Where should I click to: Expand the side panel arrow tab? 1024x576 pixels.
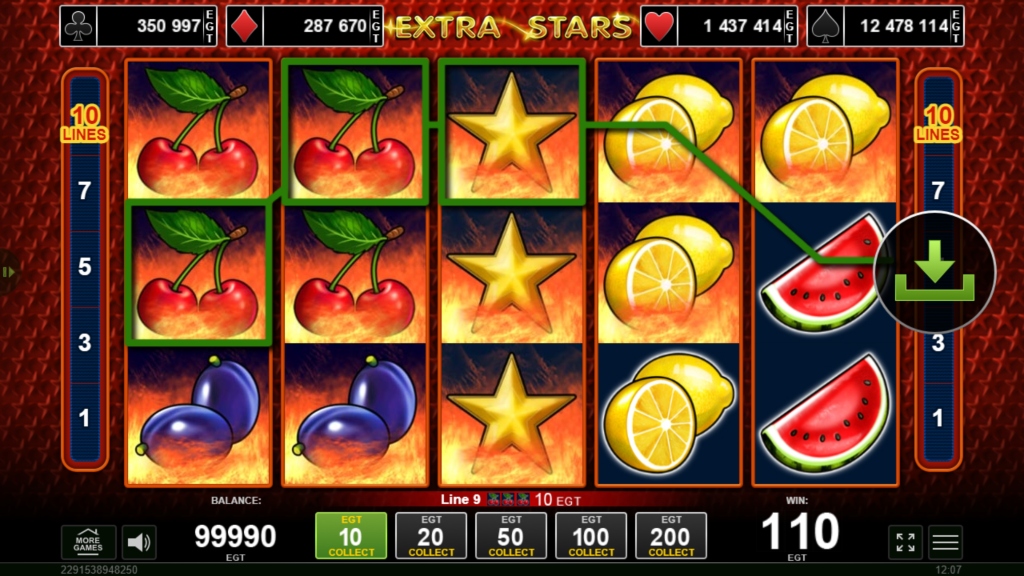coord(9,271)
